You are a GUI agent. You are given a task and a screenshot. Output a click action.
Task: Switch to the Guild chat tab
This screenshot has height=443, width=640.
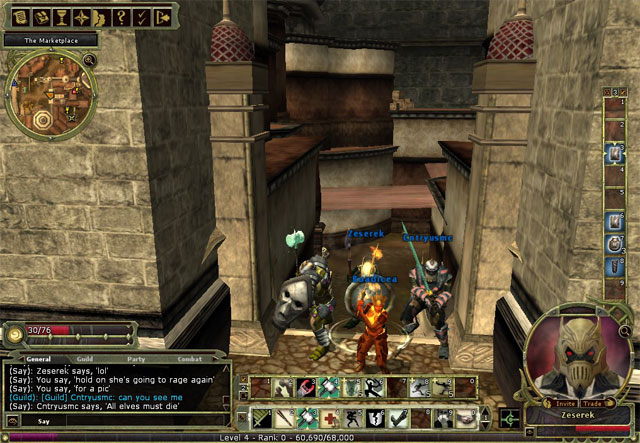[x=86, y=358]
